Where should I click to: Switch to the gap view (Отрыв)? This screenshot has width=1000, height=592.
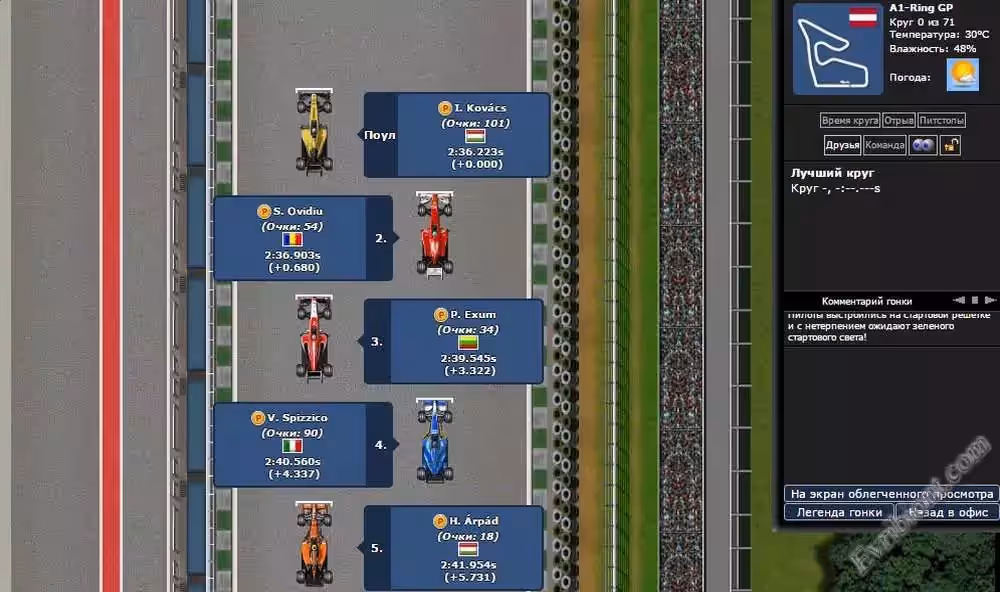[x=899, y=120]
